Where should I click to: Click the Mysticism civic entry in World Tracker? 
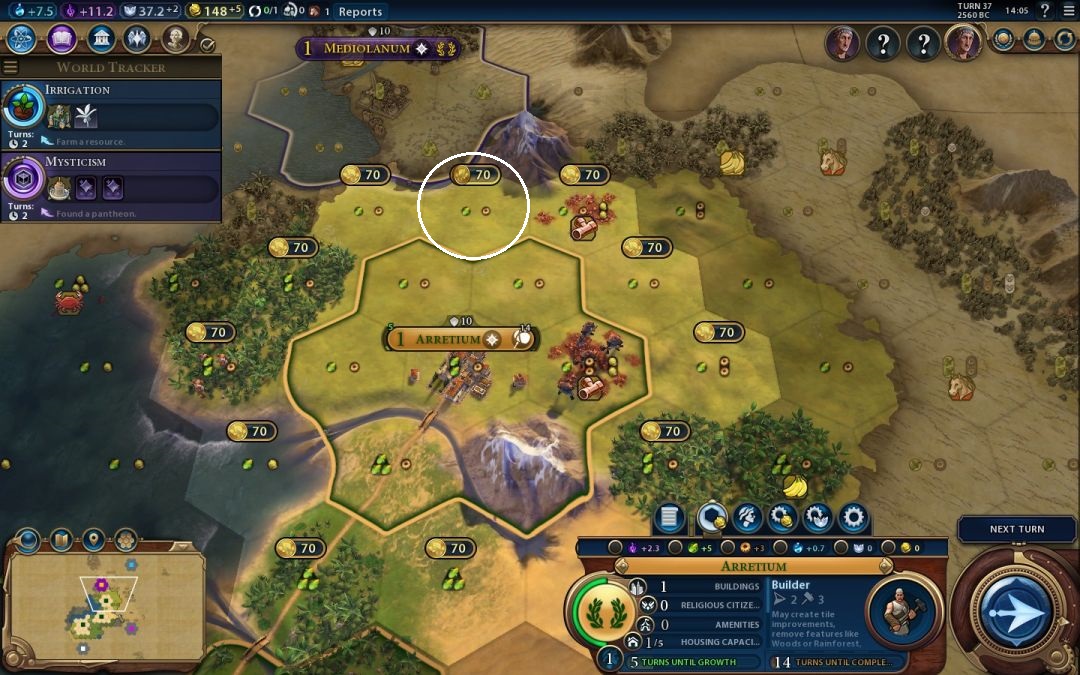111,179
